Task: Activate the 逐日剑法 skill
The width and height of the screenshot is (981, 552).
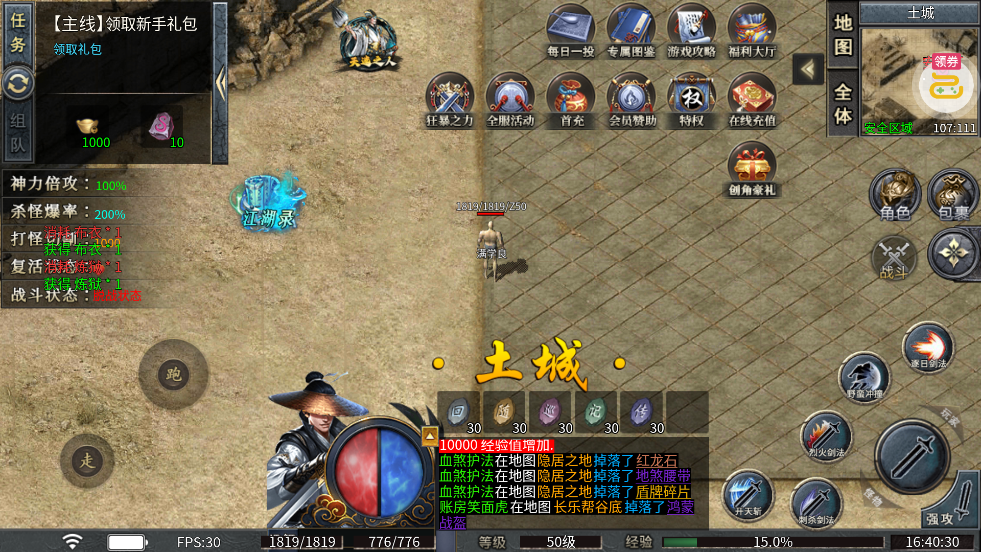Action: point(927,347)
